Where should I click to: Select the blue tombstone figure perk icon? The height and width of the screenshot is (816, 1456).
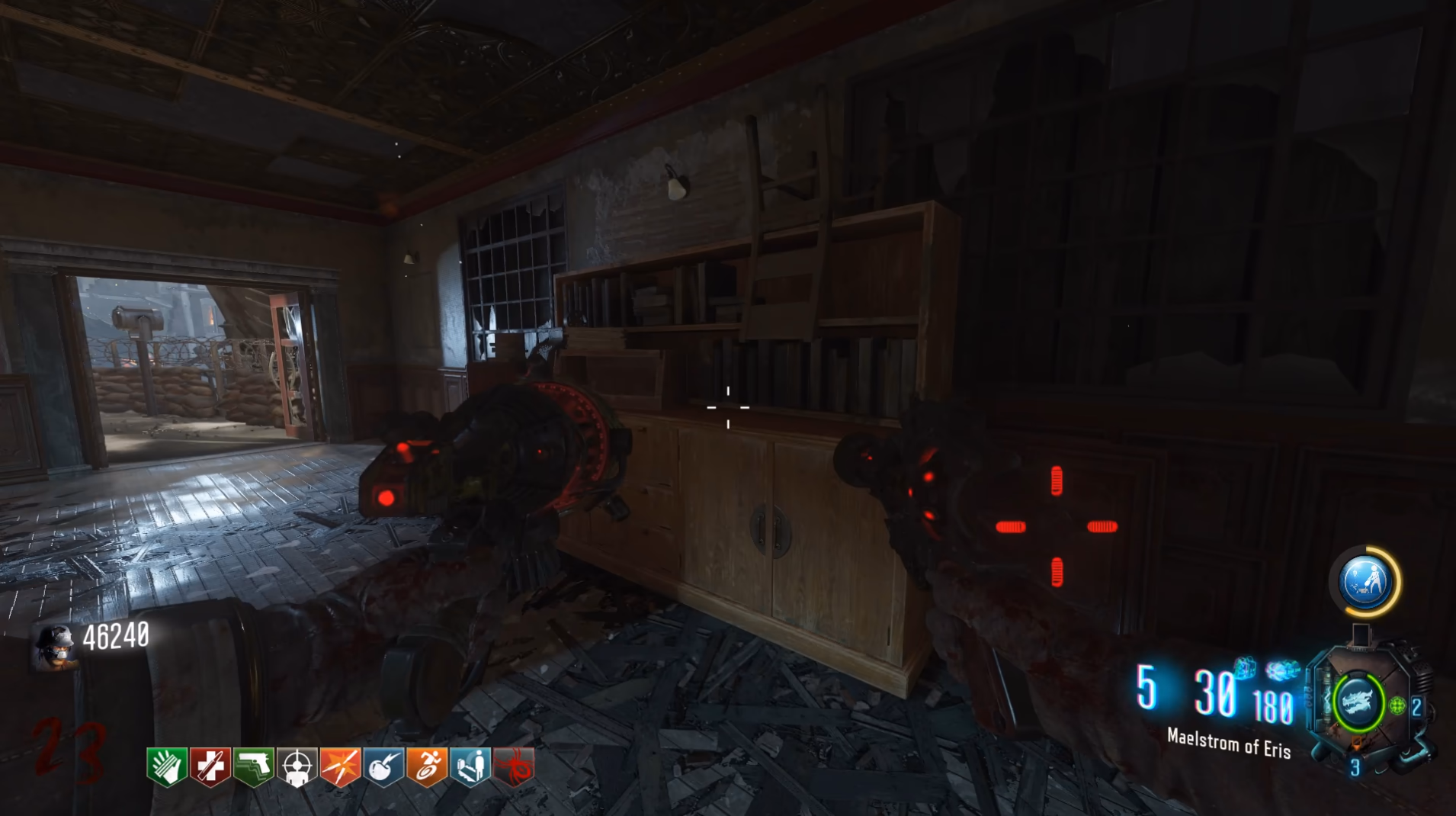click(470, 766)
